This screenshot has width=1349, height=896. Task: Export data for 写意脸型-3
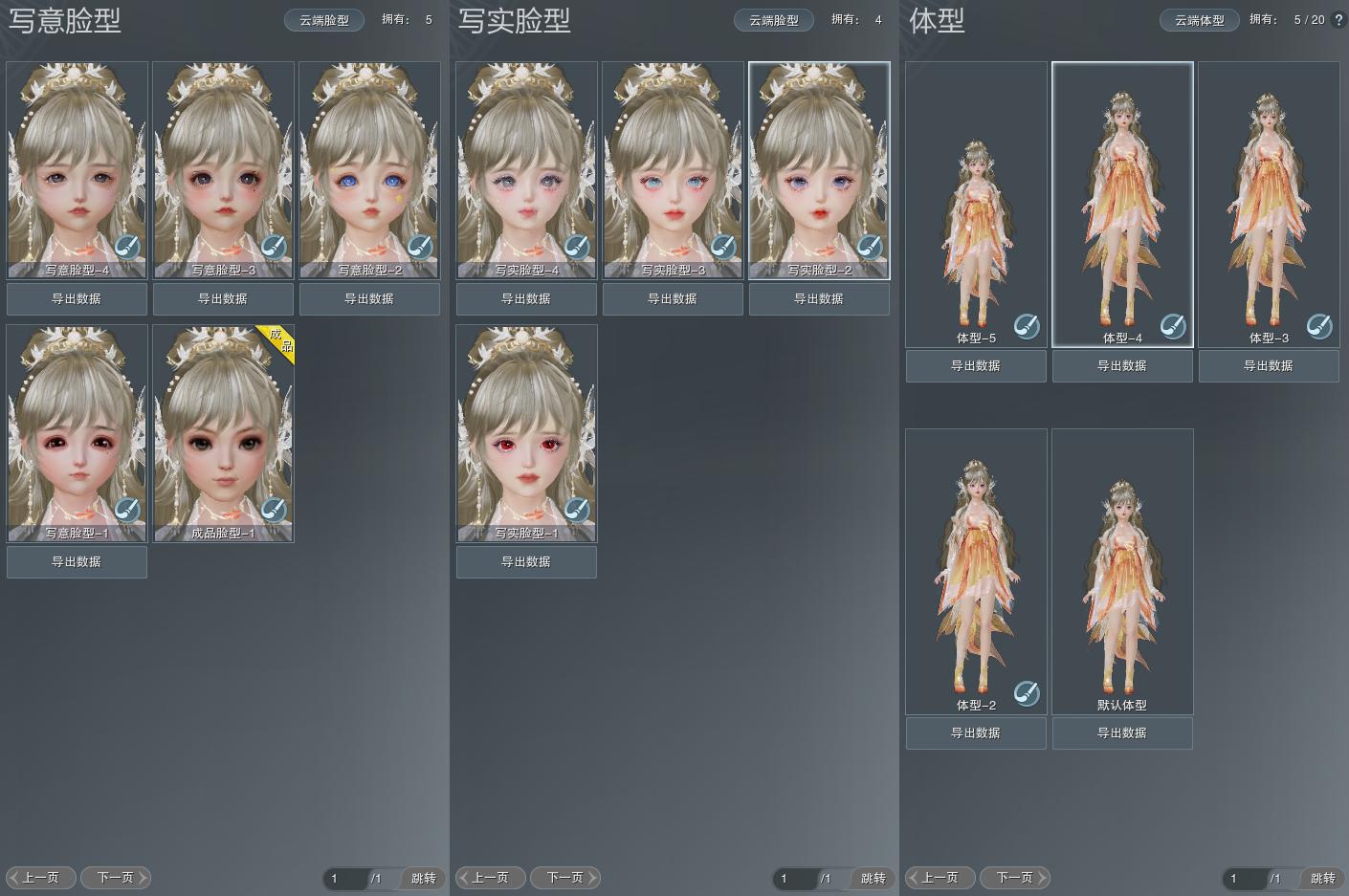[223, 299]
